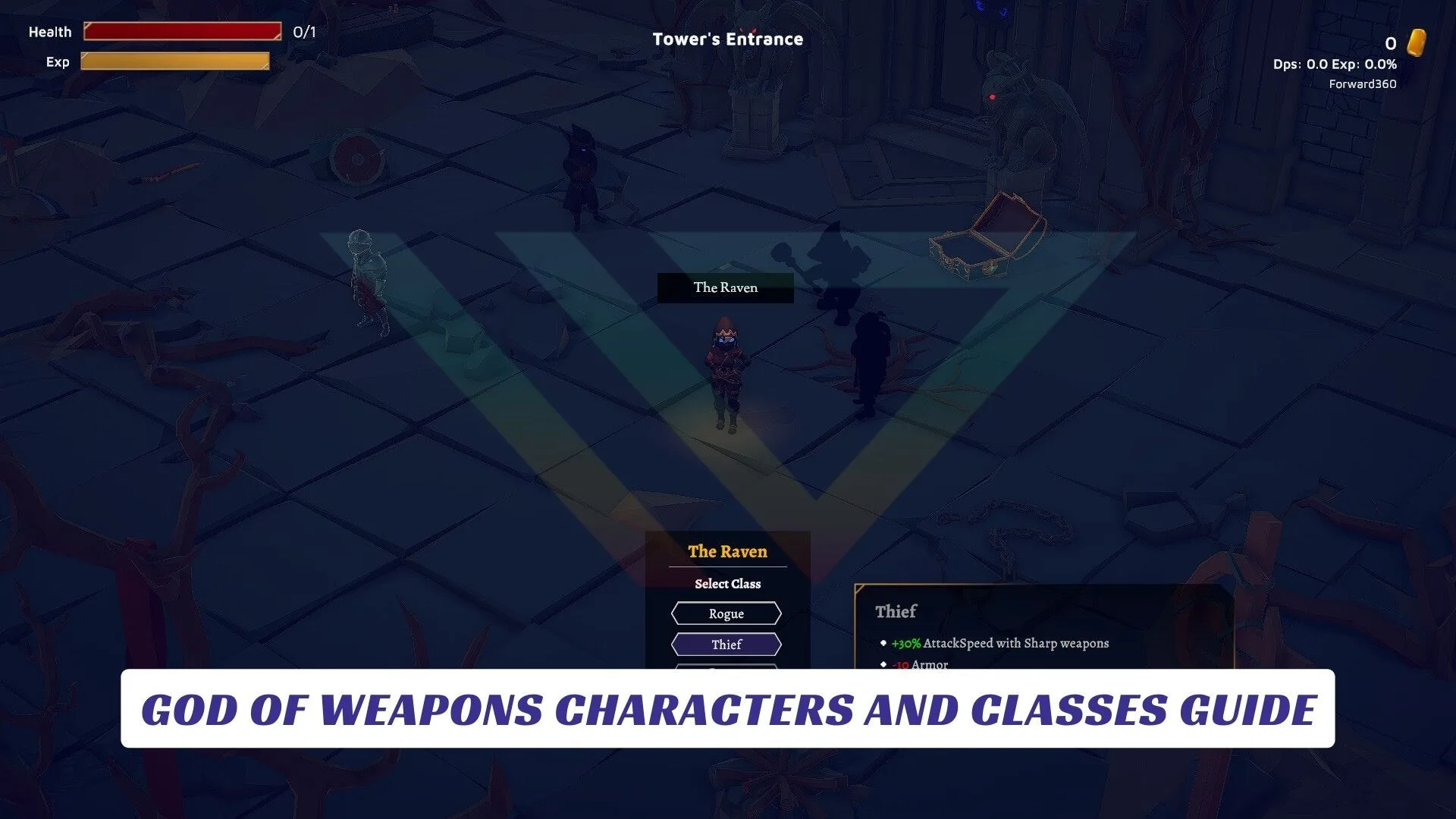Image resolution: width=1456 pixels, height=819 pixels.
Task: Select the Rogue class option
Action: click(726, 613)
